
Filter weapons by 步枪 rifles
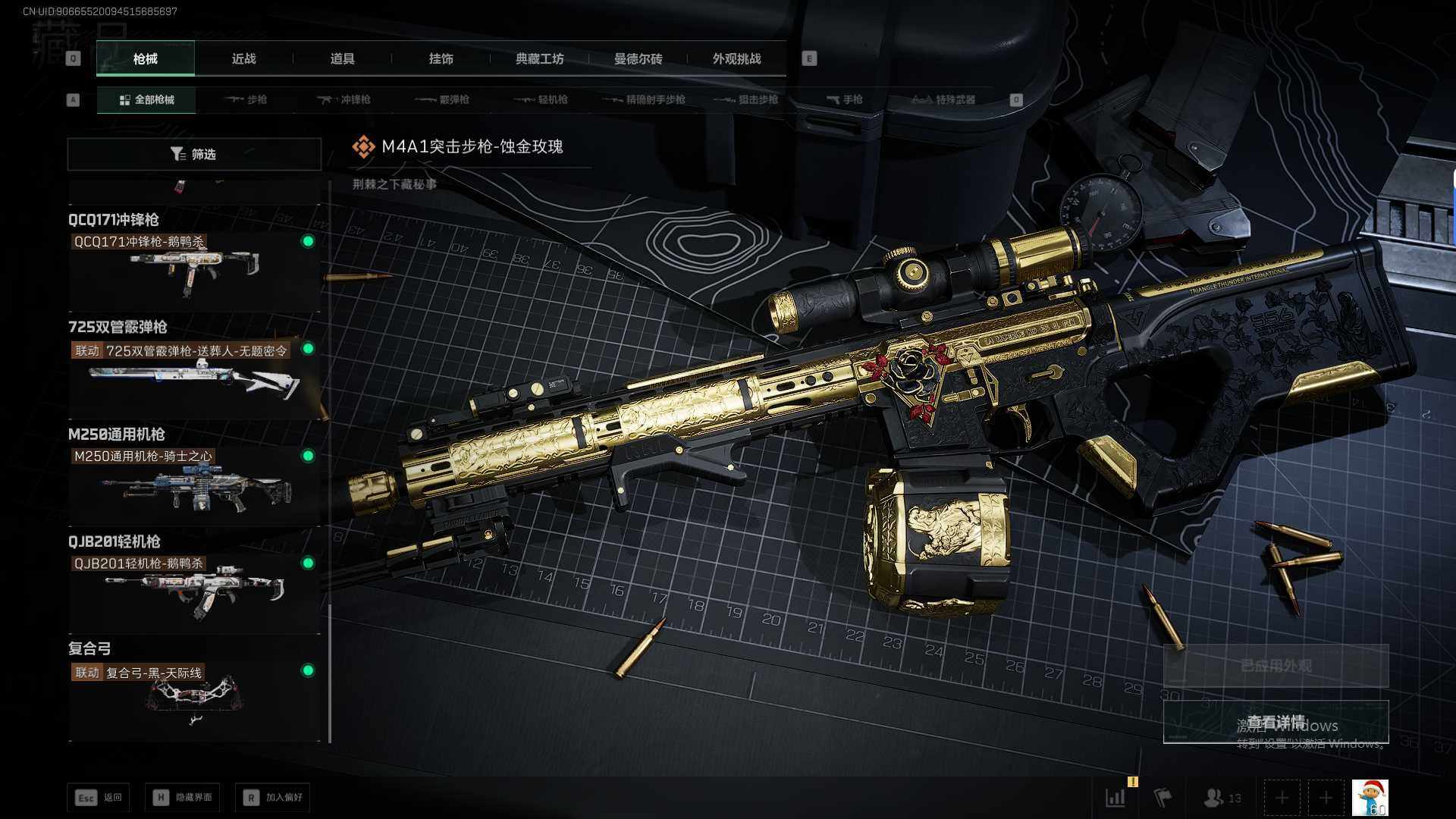tap(246, 99)
